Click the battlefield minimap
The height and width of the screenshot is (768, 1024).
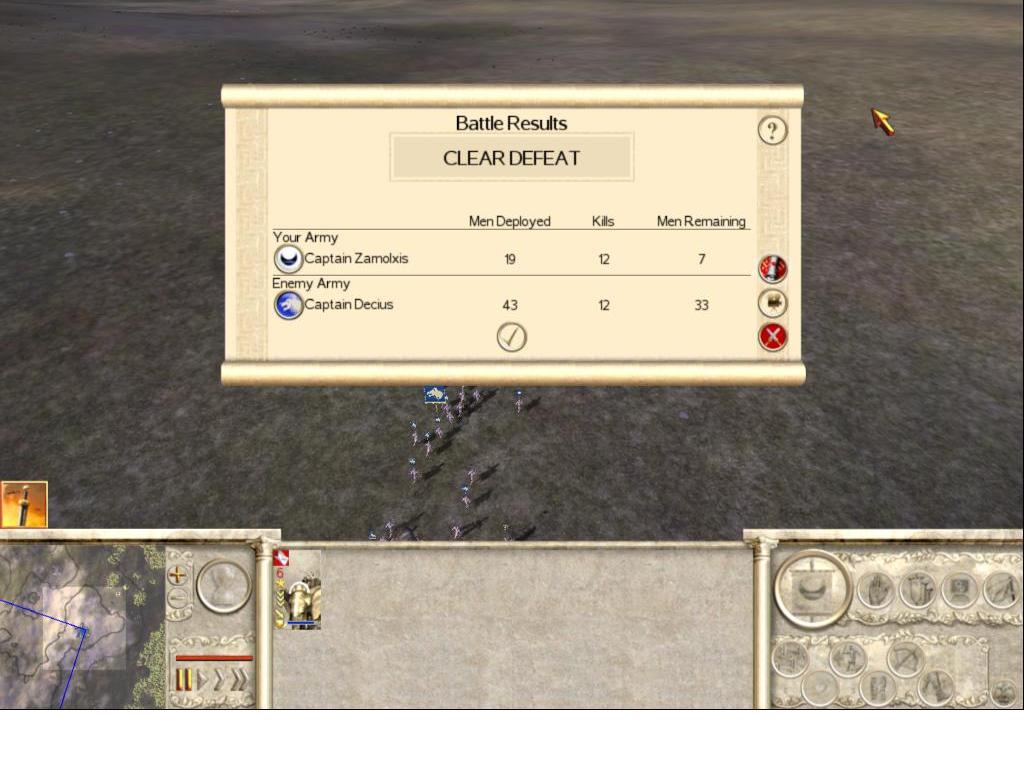point(80,625)
